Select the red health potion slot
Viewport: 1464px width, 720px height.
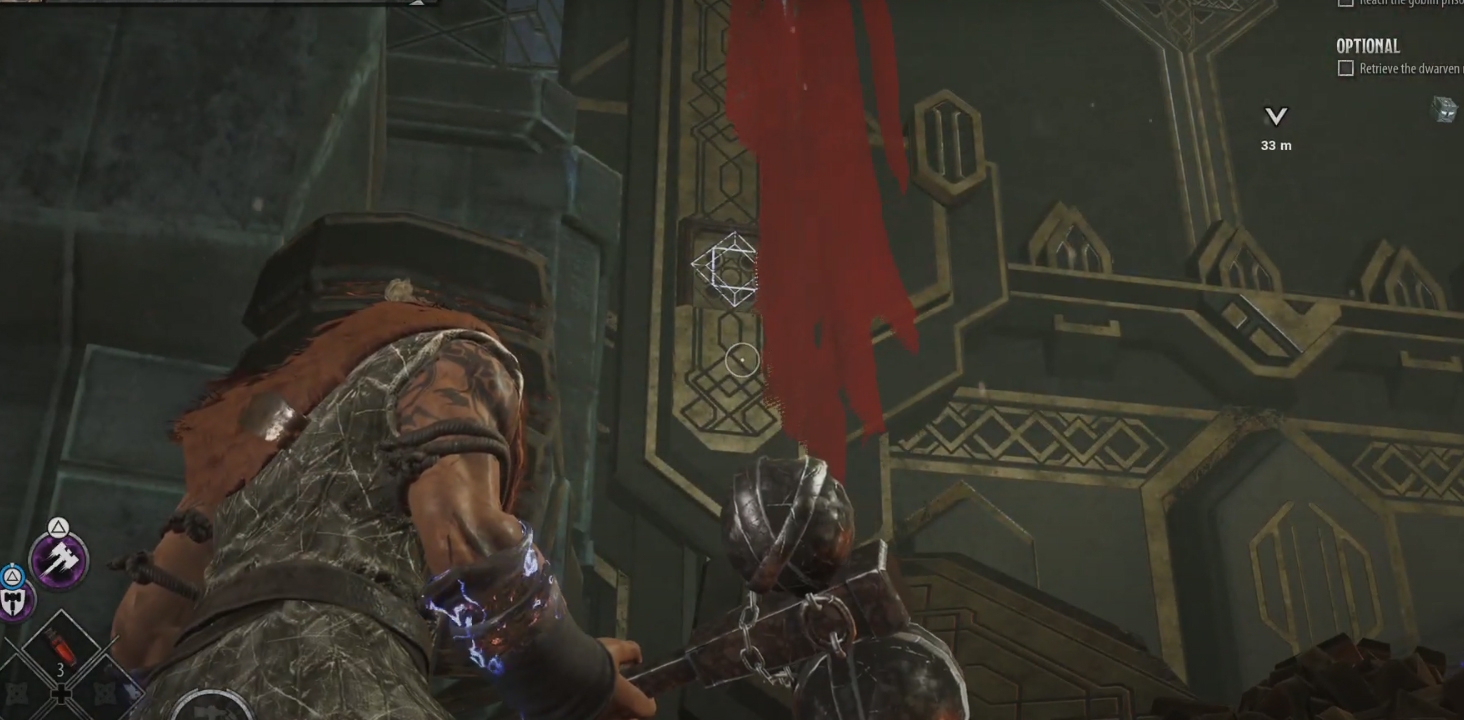[x=61, y=650]
